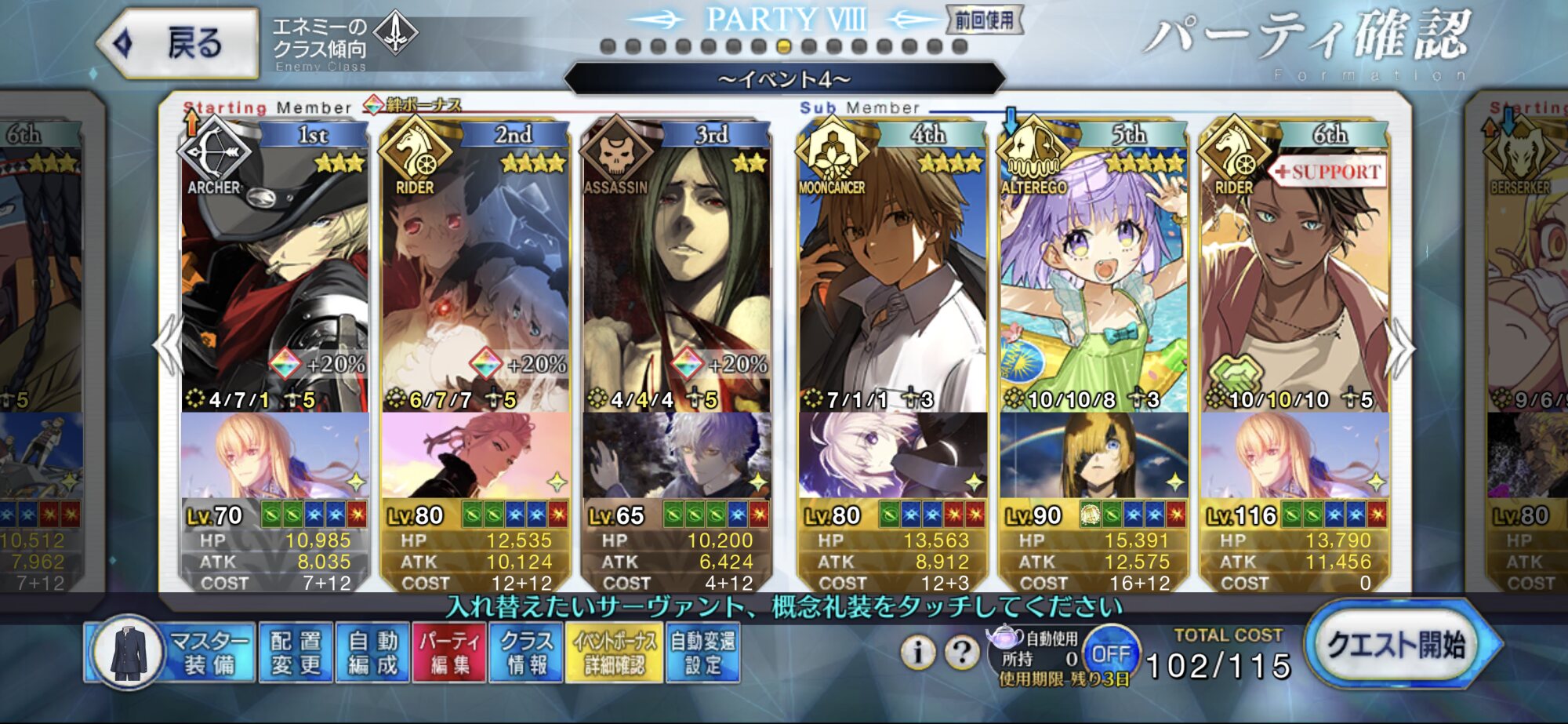This screenshot has width=1568, height=724.
Task: Open マスター装備 master equipment
Action: click(171, 653)
